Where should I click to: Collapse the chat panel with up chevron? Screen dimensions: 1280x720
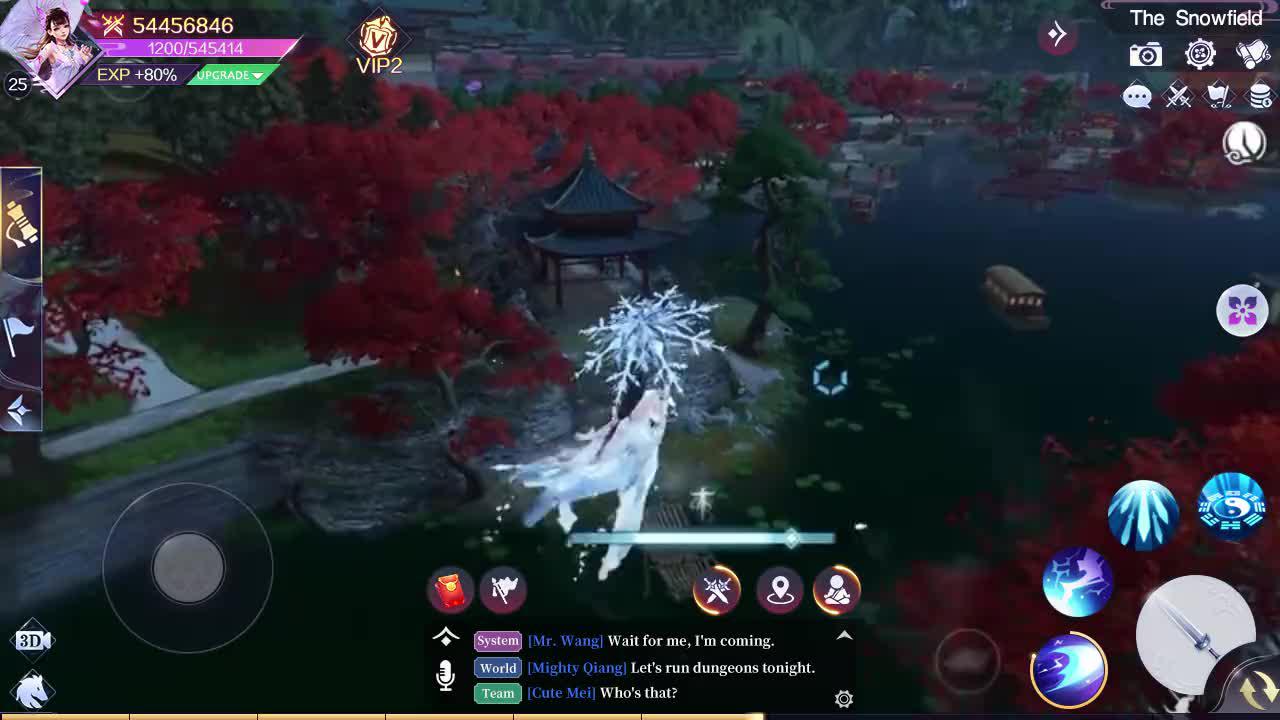click(x=843, y=634)
